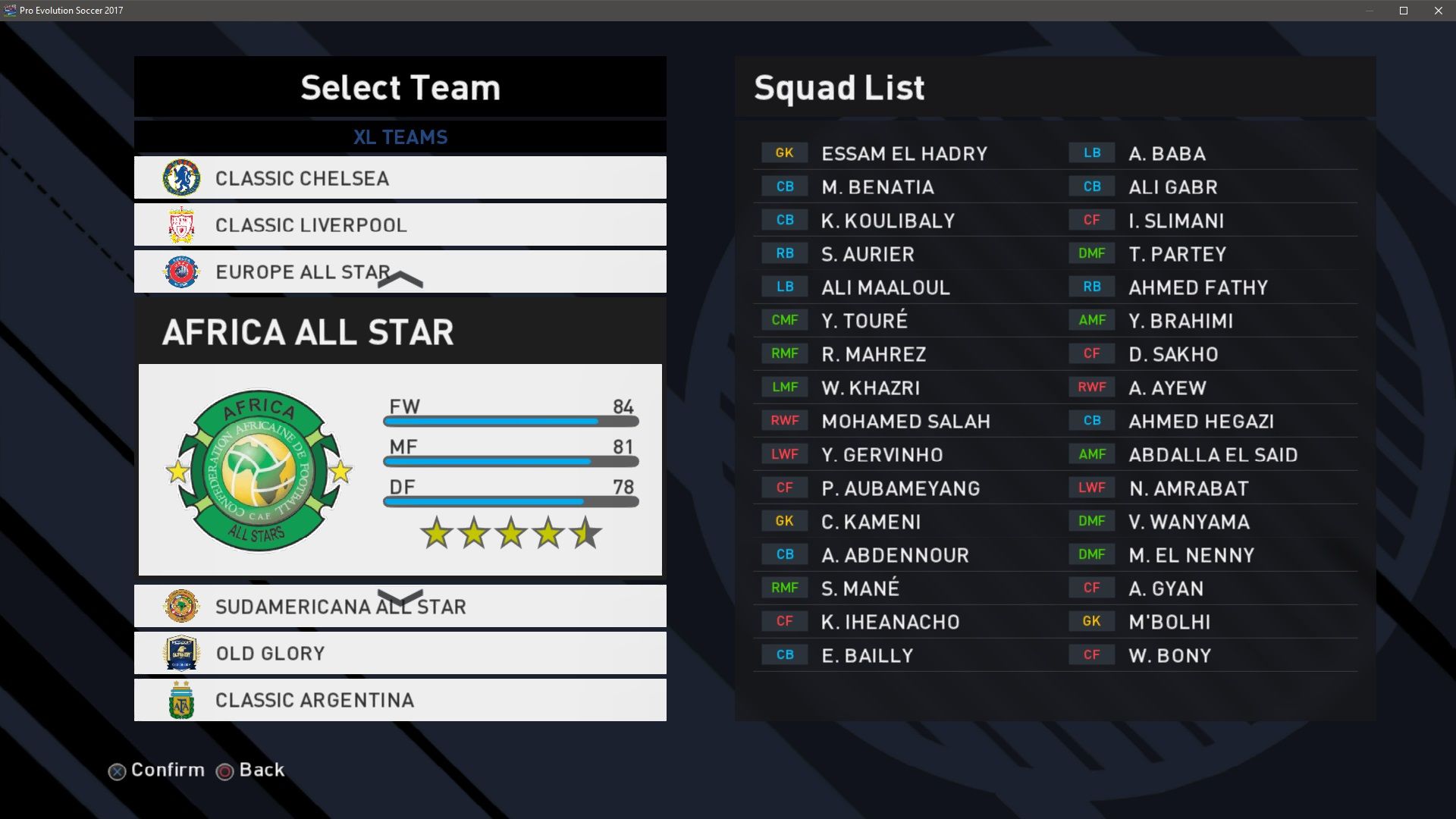Choose Sudamericana All Star team
This screenshot has width=1456, height=819.
(400, 607)
